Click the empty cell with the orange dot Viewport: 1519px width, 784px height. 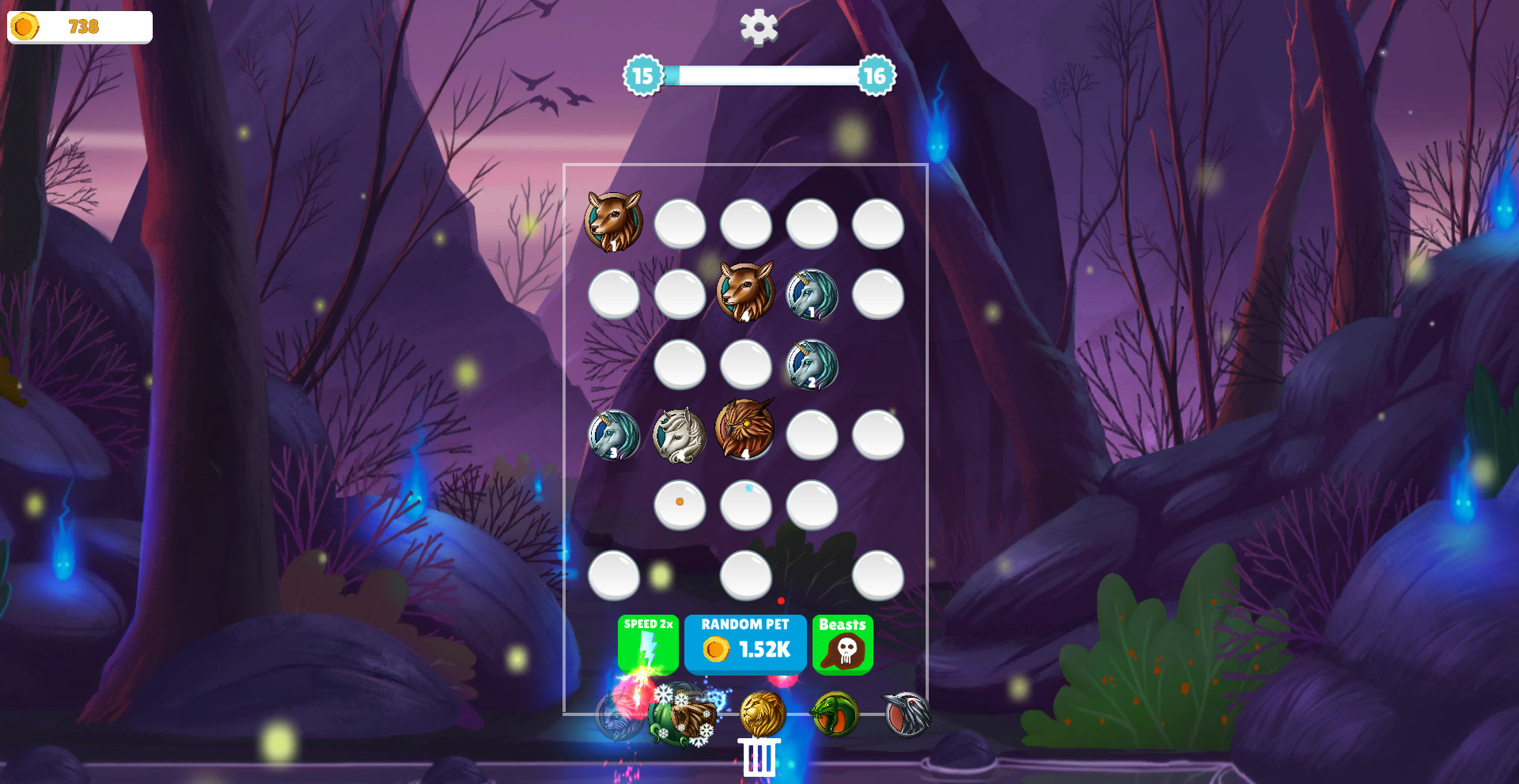679,505
